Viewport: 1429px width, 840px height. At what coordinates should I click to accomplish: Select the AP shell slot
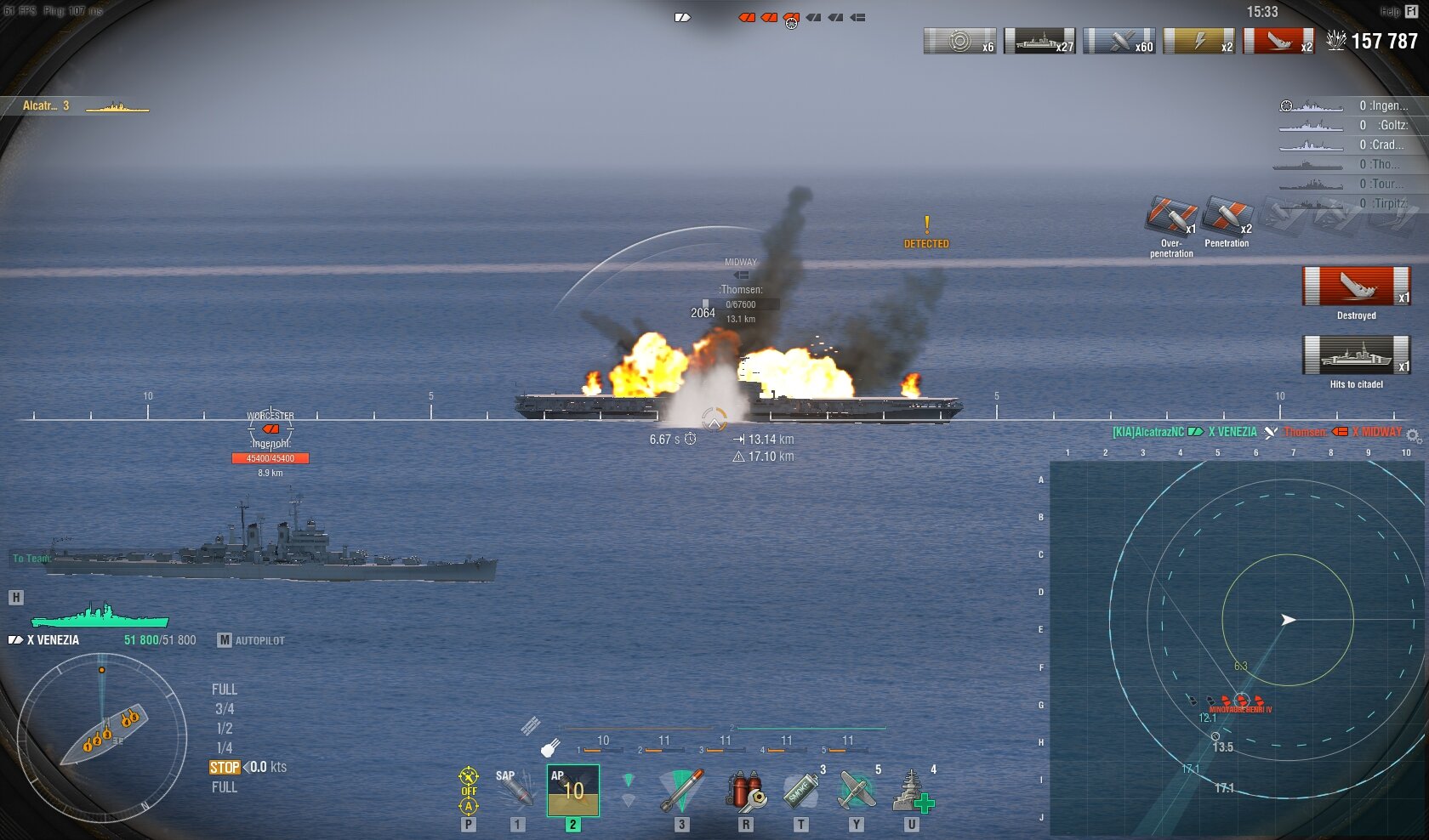[572, 791]
